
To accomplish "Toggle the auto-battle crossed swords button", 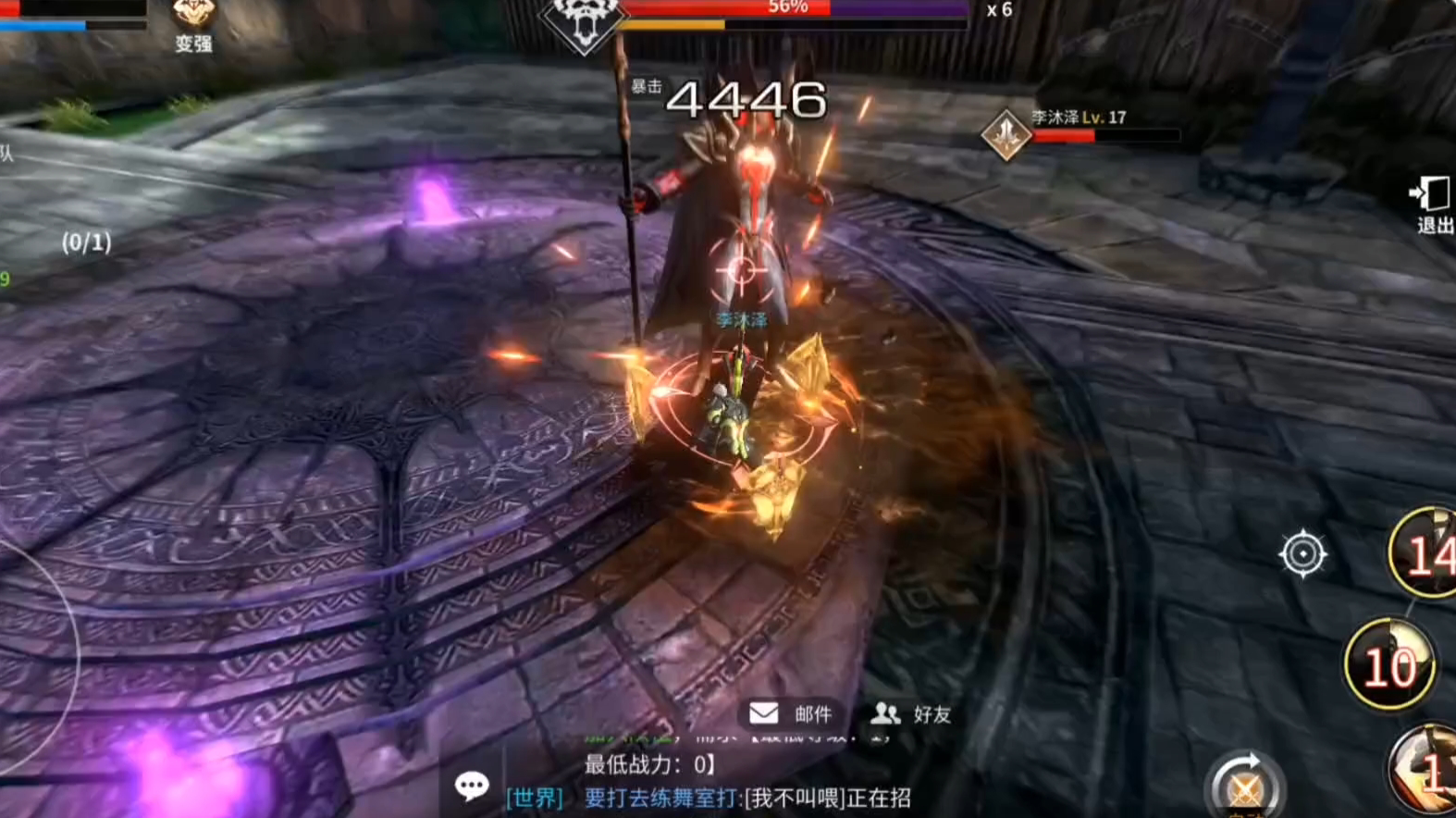I will 1245,788.
